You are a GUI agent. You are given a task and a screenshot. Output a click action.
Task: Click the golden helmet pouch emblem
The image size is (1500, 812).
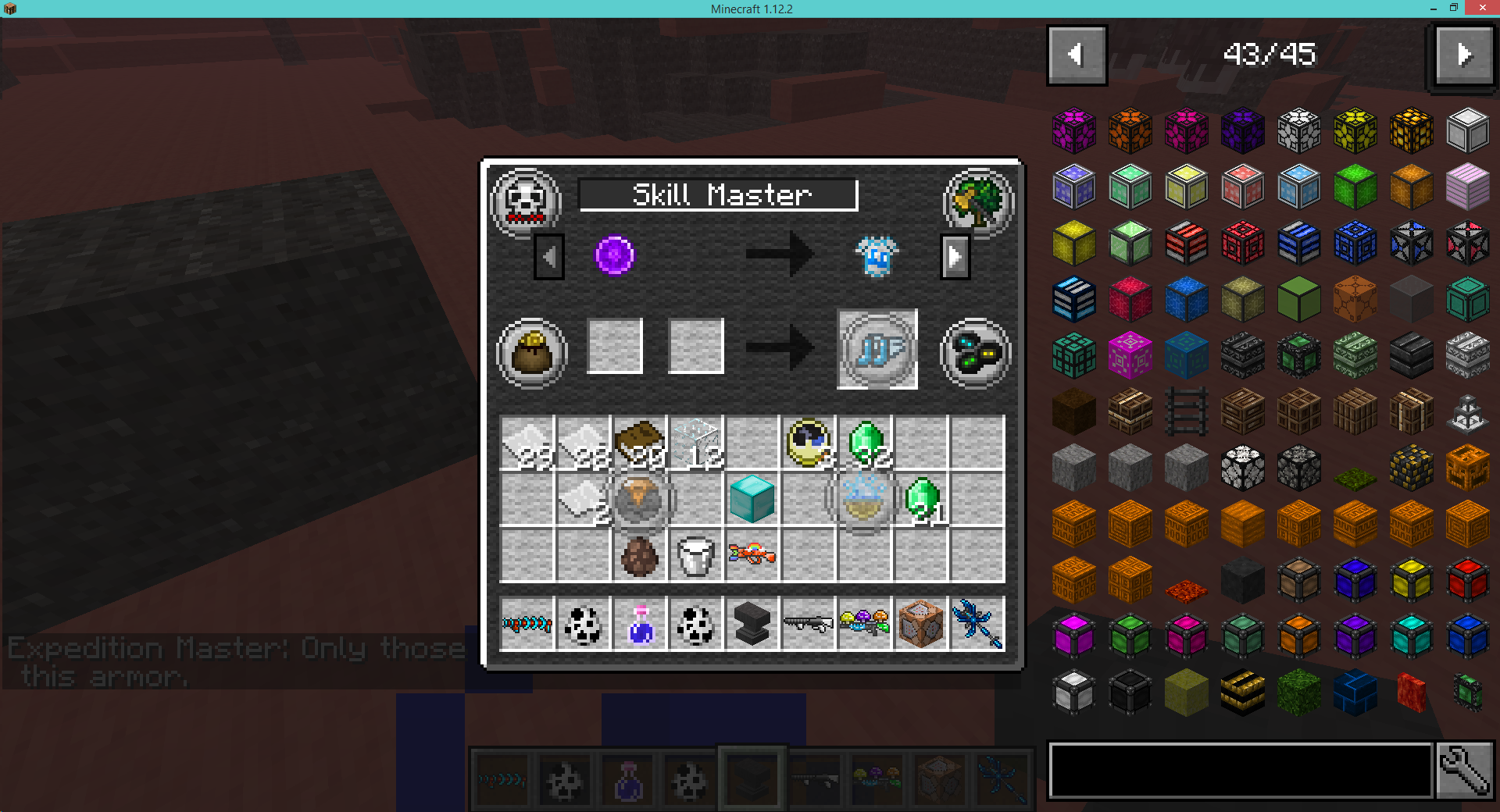point(532,351)
